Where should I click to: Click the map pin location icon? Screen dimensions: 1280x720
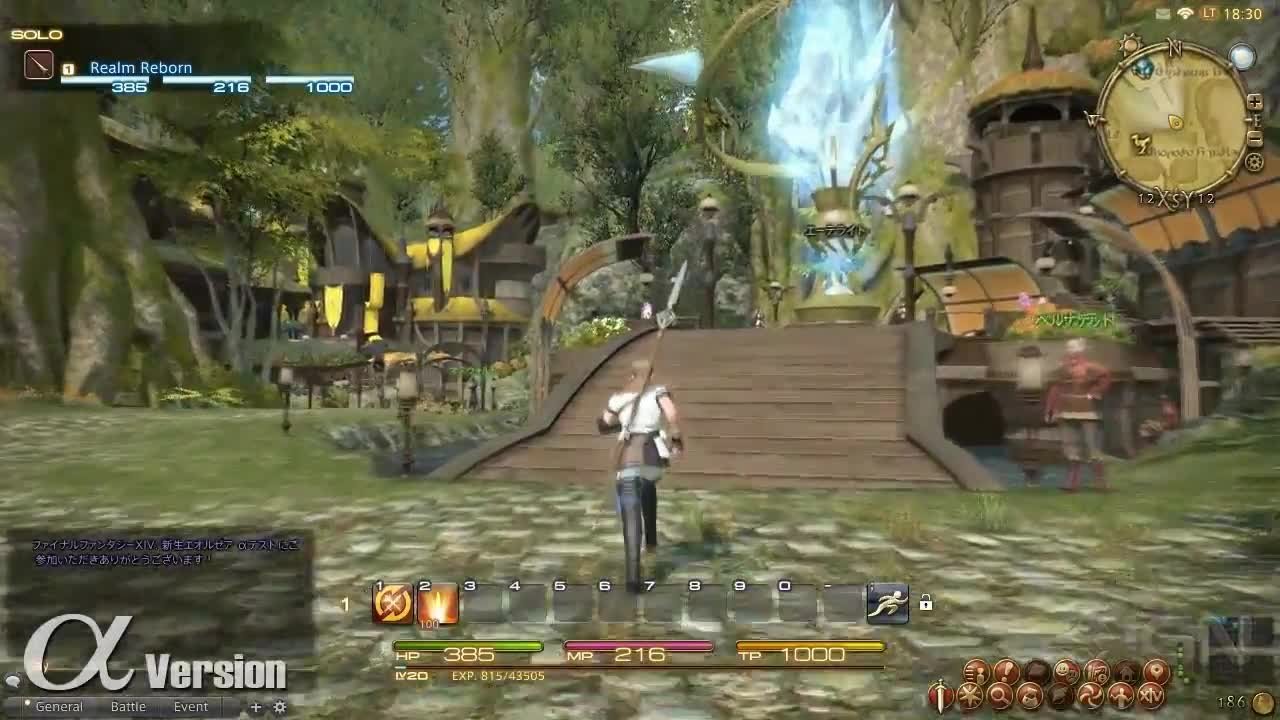[1157, 671]
